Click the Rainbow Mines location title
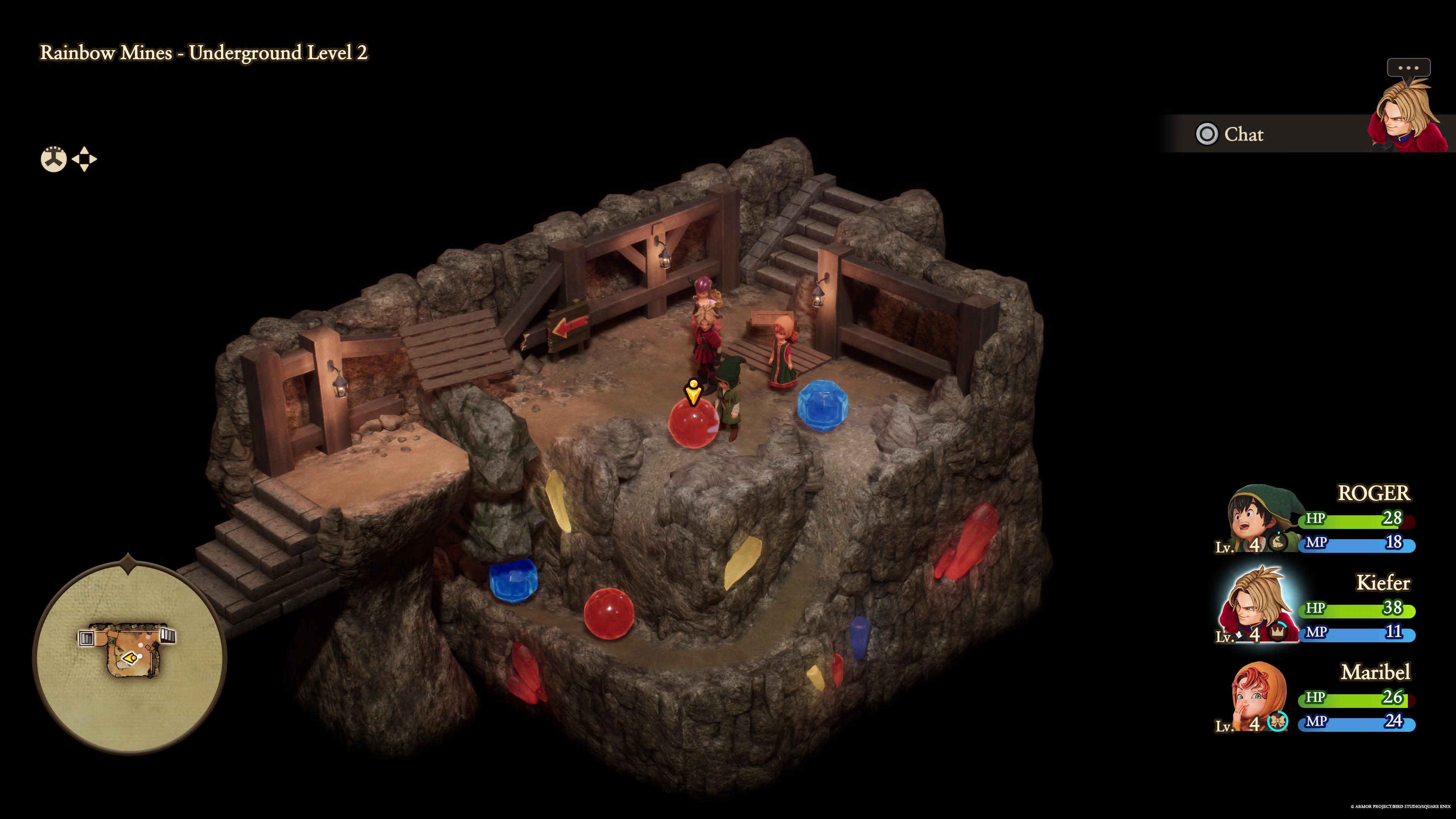The height and width of the screenshot is (819, 1456). (x=204, y=54)
